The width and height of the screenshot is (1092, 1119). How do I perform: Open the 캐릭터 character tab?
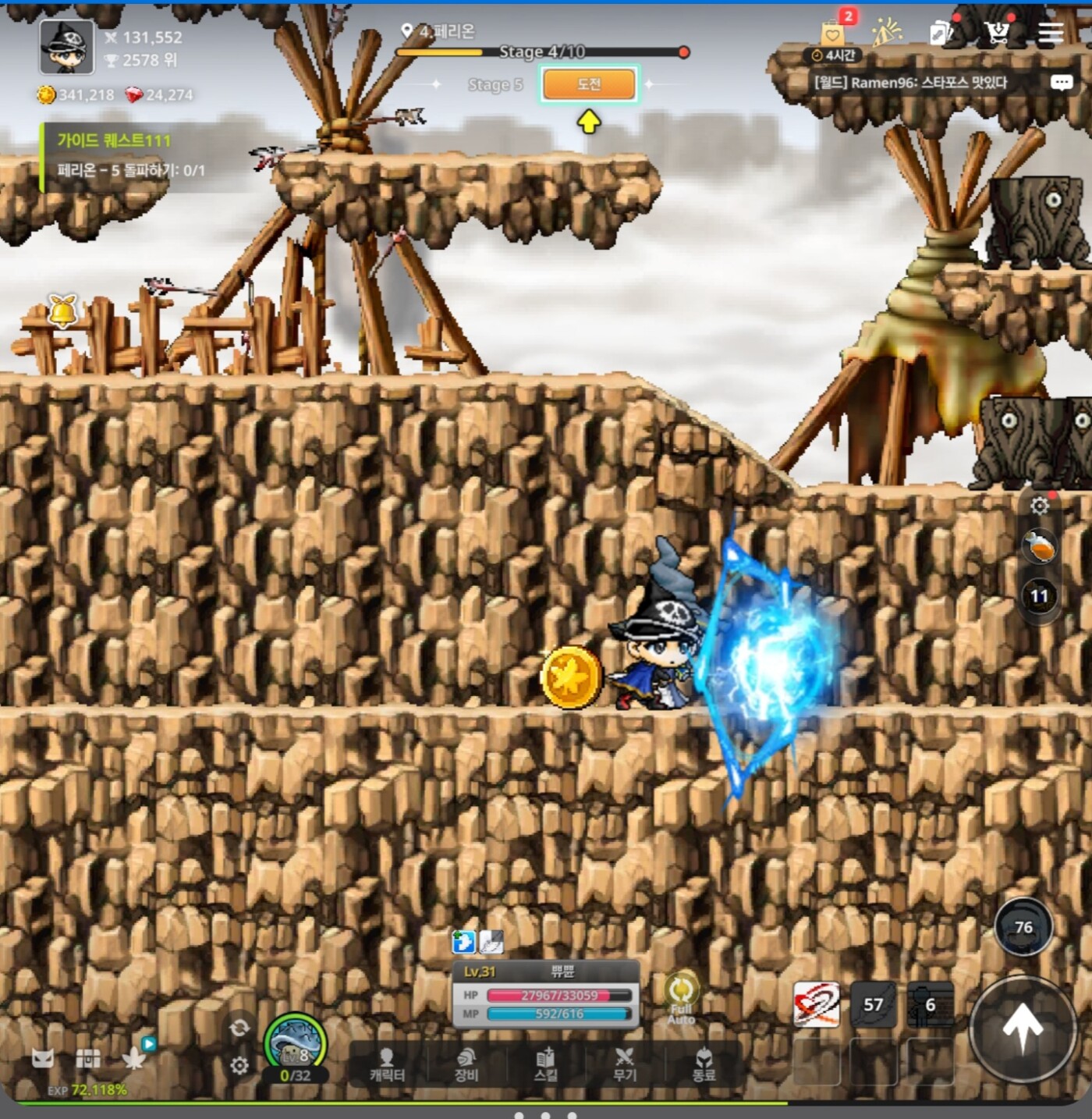[387, 1064]
